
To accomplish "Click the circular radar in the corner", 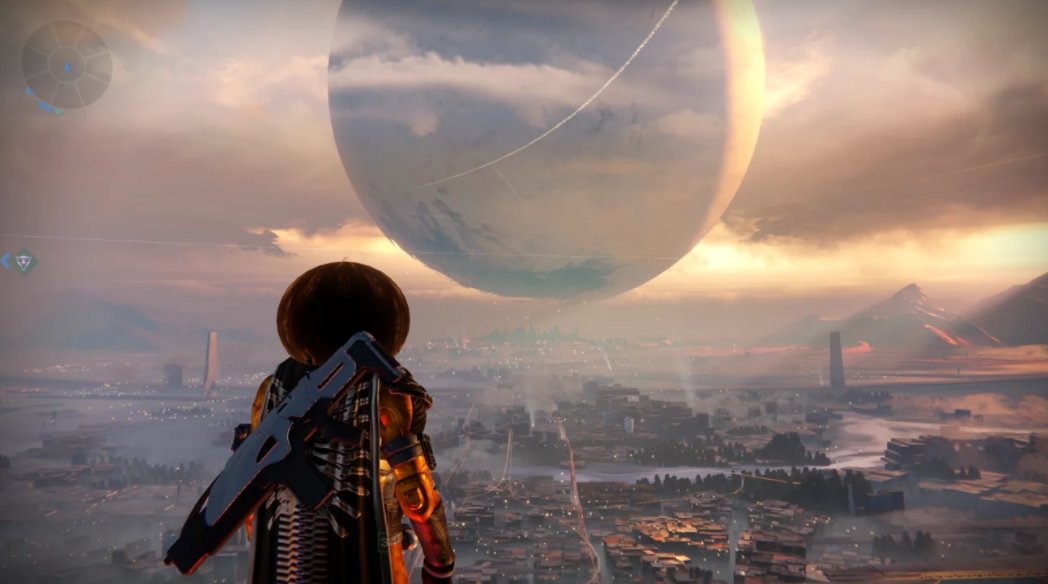I will [x=66, y=66].
